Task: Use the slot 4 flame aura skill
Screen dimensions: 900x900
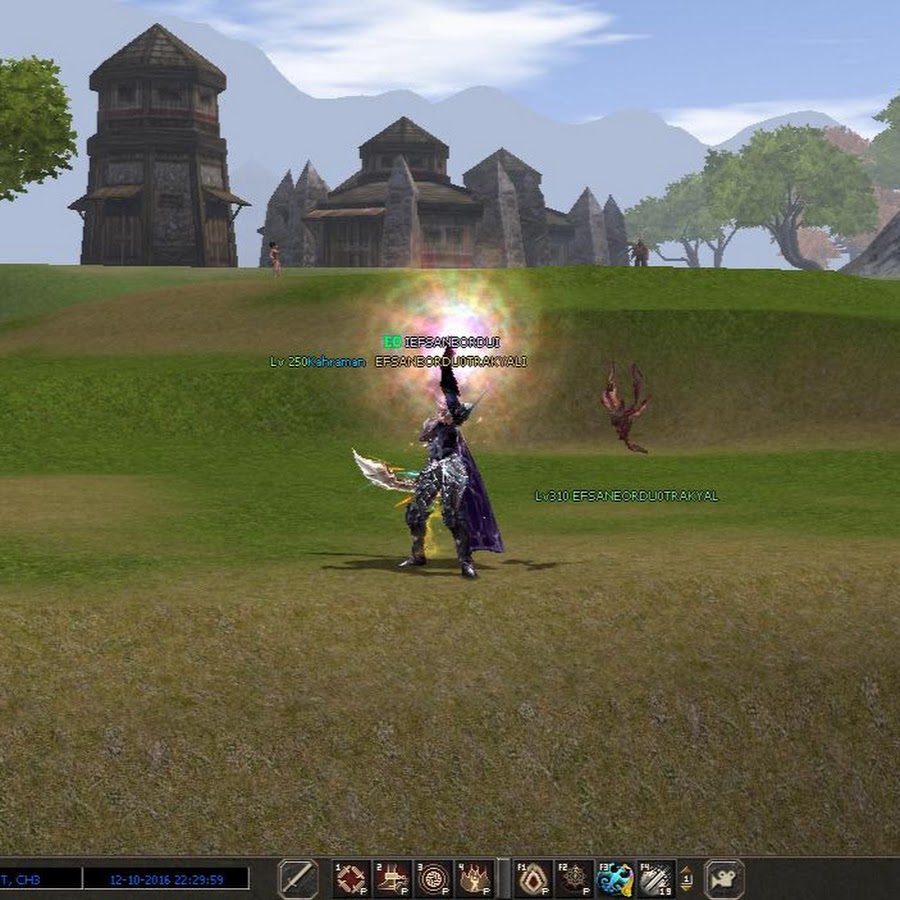Action: coord(474,879)
